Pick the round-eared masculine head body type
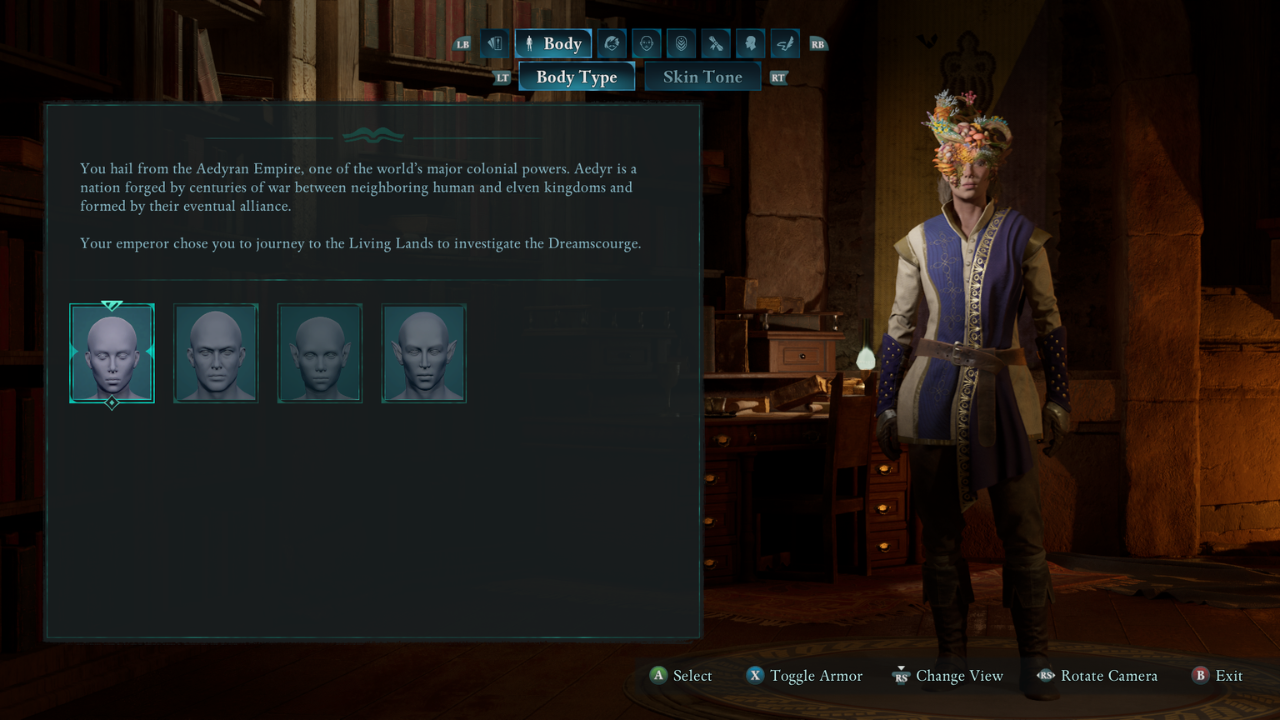Screen dimensions: 1280x720 tap(216, 353)
